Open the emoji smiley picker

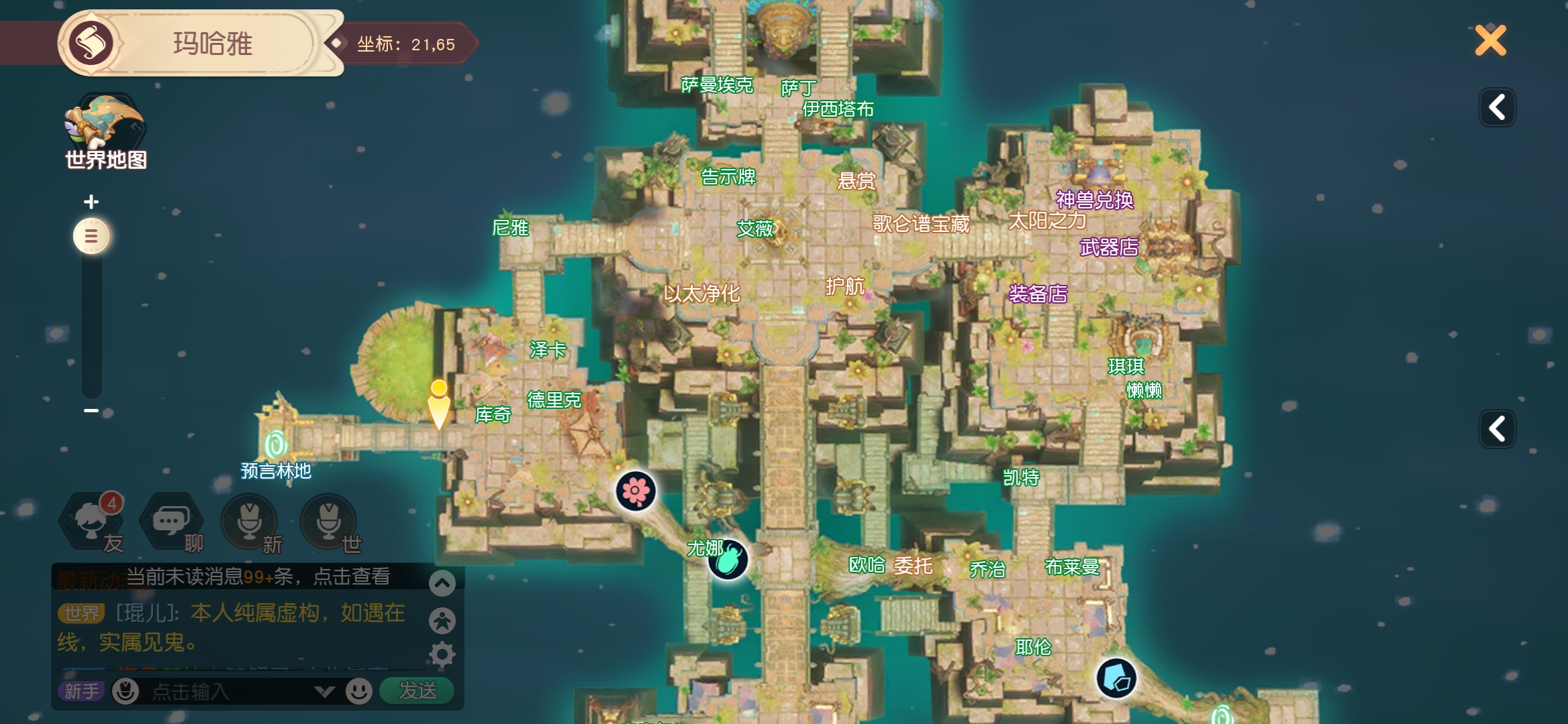359,690
